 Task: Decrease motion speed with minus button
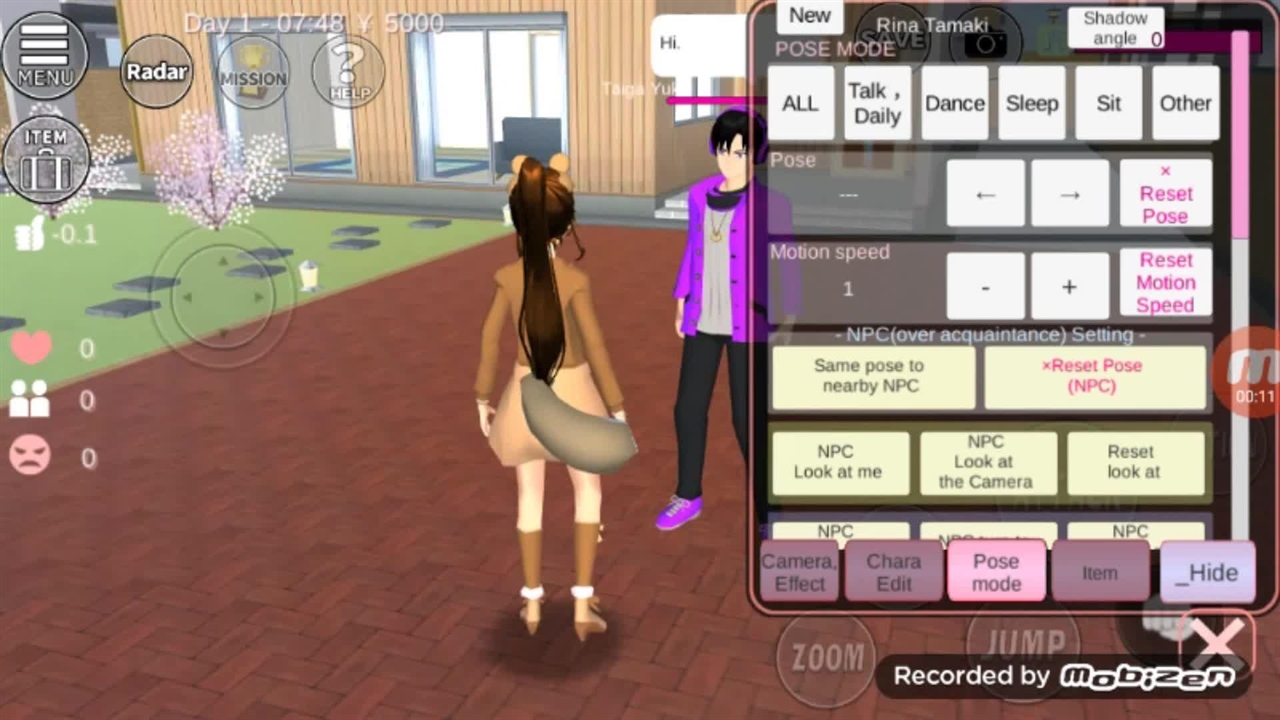point(985,287)
